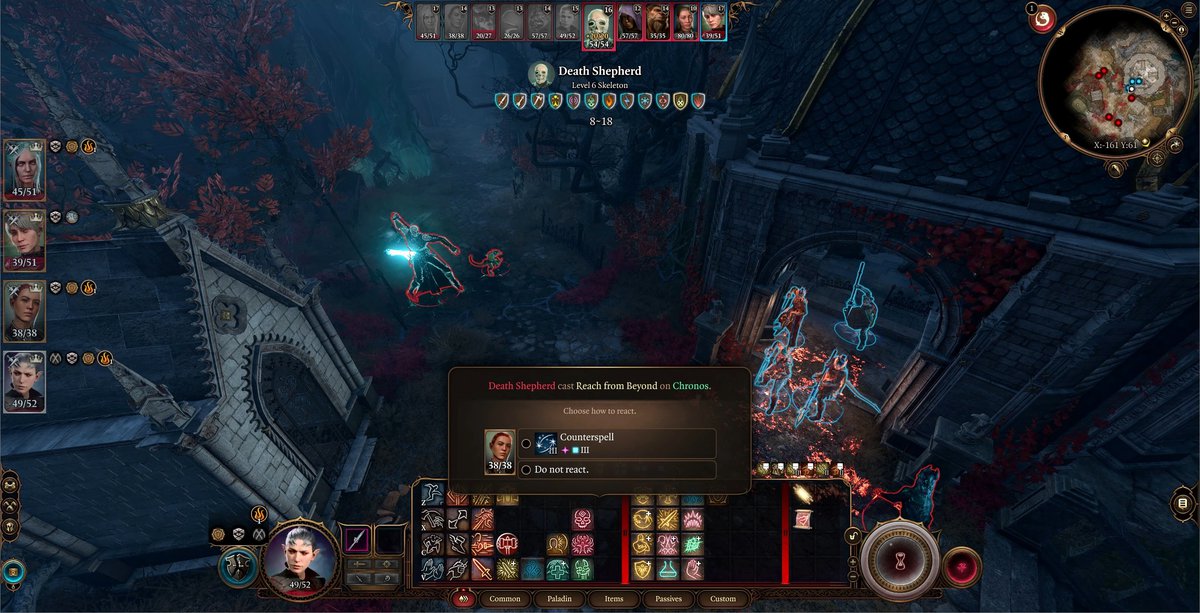1200x613 pixels.
Task: Switch to the Items hotbar tab
Action: 614,599
